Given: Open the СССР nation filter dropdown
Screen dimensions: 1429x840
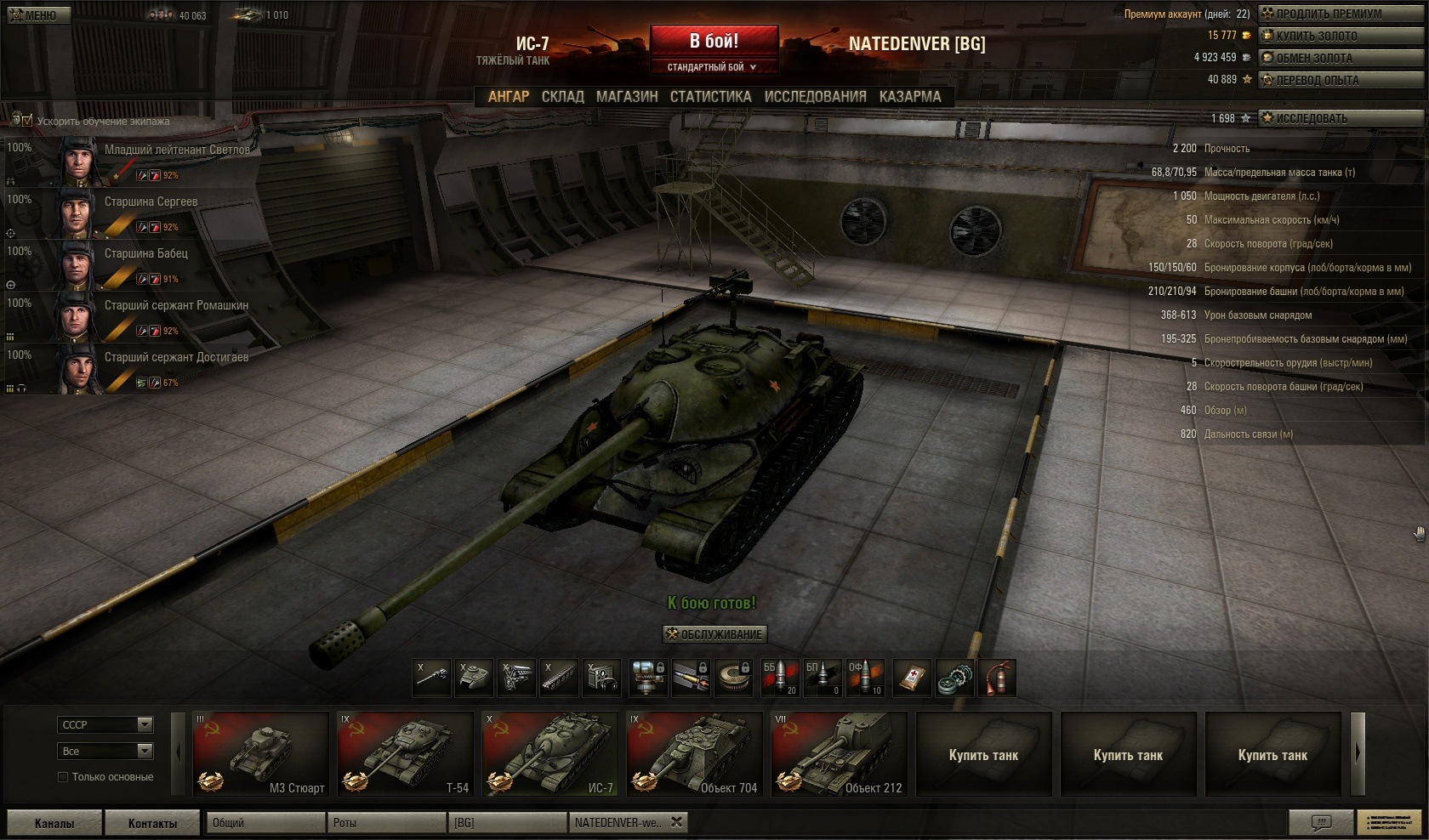Looking at the screenshot, I should click(106, 724).
